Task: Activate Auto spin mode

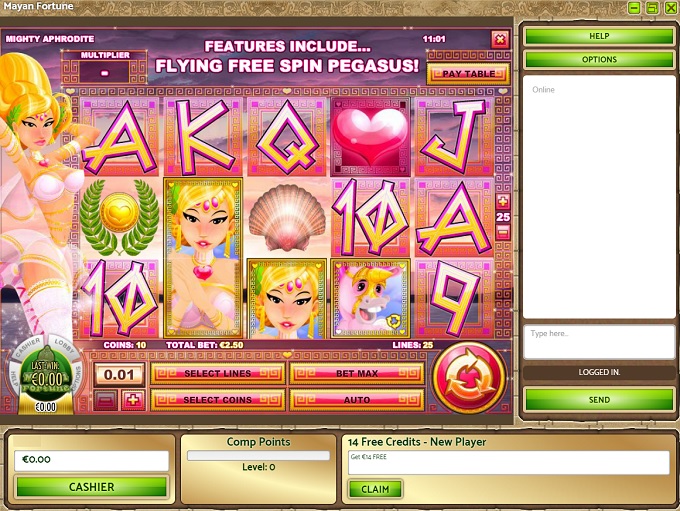Action: [x=356, y=400]
